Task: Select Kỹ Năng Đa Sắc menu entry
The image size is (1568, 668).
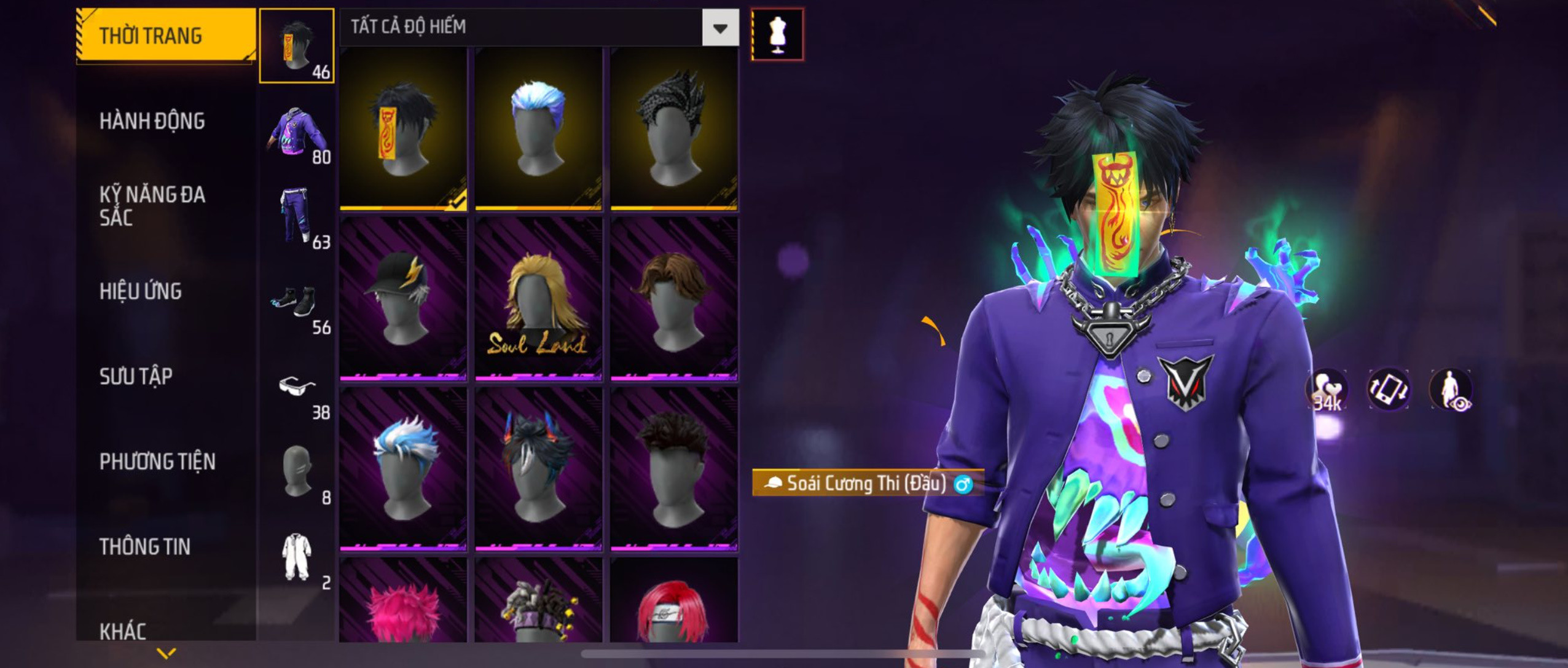Action: pos(152,206)
